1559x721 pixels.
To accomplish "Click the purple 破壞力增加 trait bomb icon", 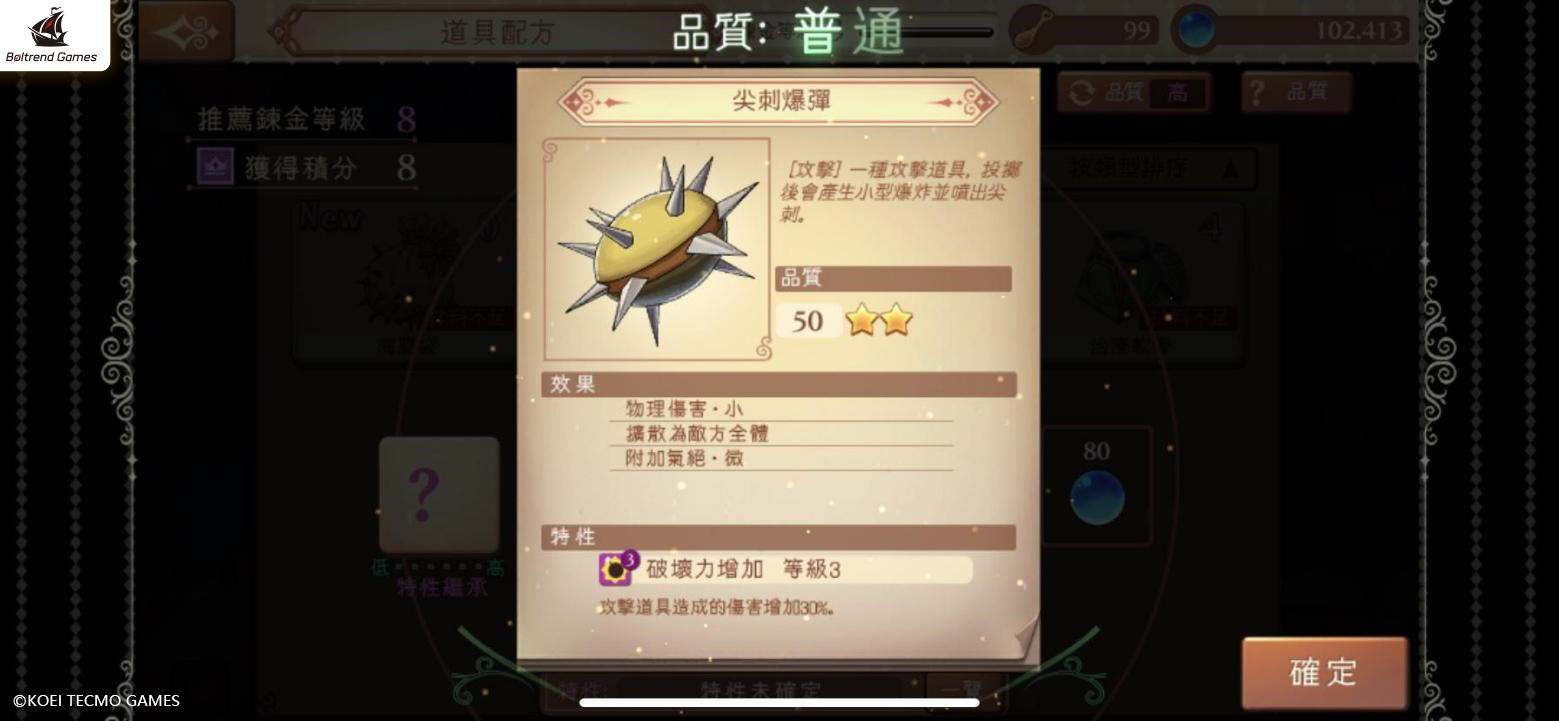I will coord(617,566).
